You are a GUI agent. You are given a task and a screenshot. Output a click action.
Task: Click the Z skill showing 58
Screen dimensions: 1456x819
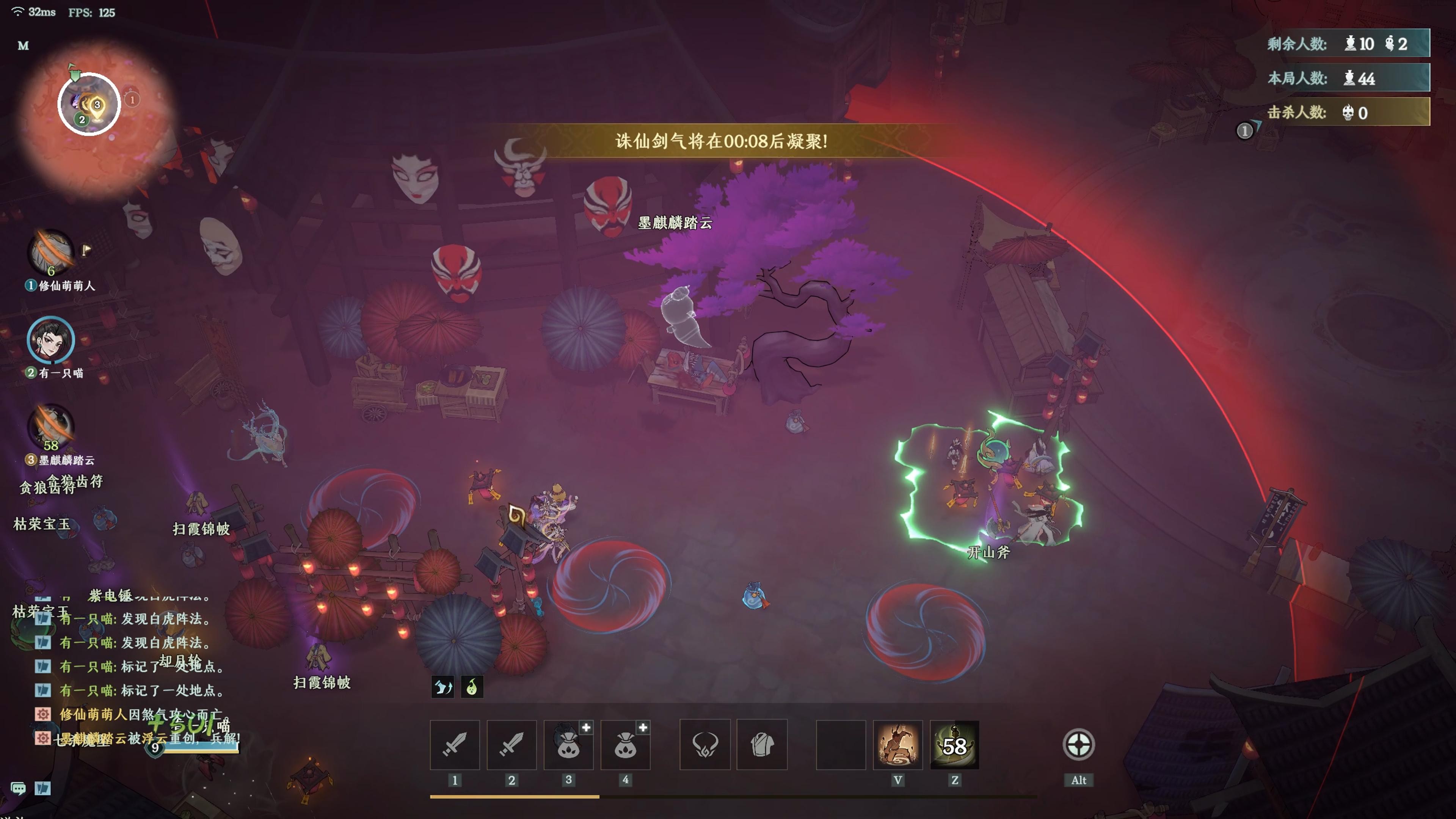955,744
